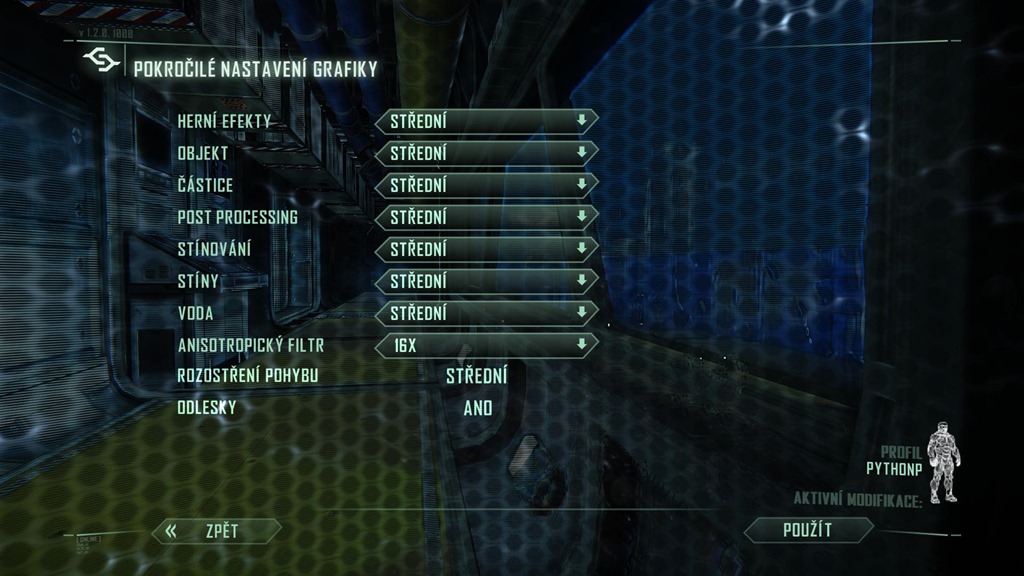Open the Herní efekty dropdown

(x=486, y=121)
